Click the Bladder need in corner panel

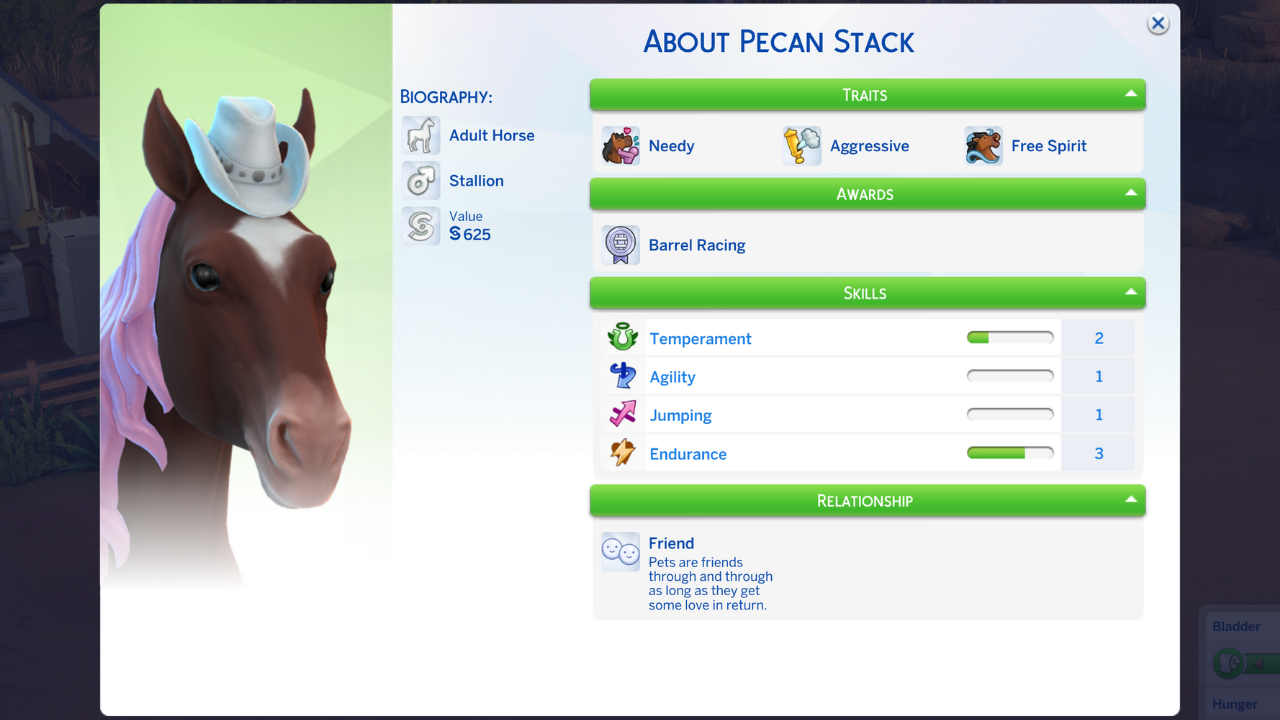1237,626
